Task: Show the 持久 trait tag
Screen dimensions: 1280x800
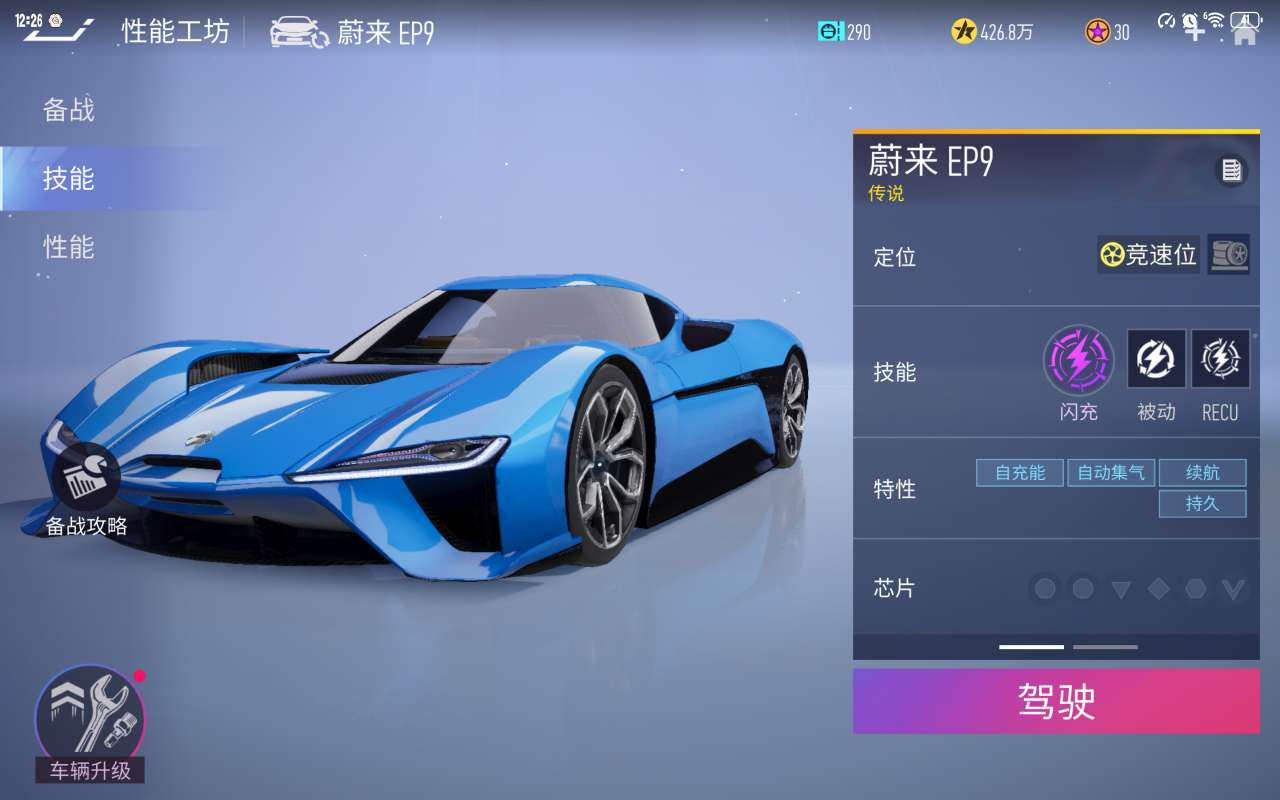Action: tap(1202, 504)
